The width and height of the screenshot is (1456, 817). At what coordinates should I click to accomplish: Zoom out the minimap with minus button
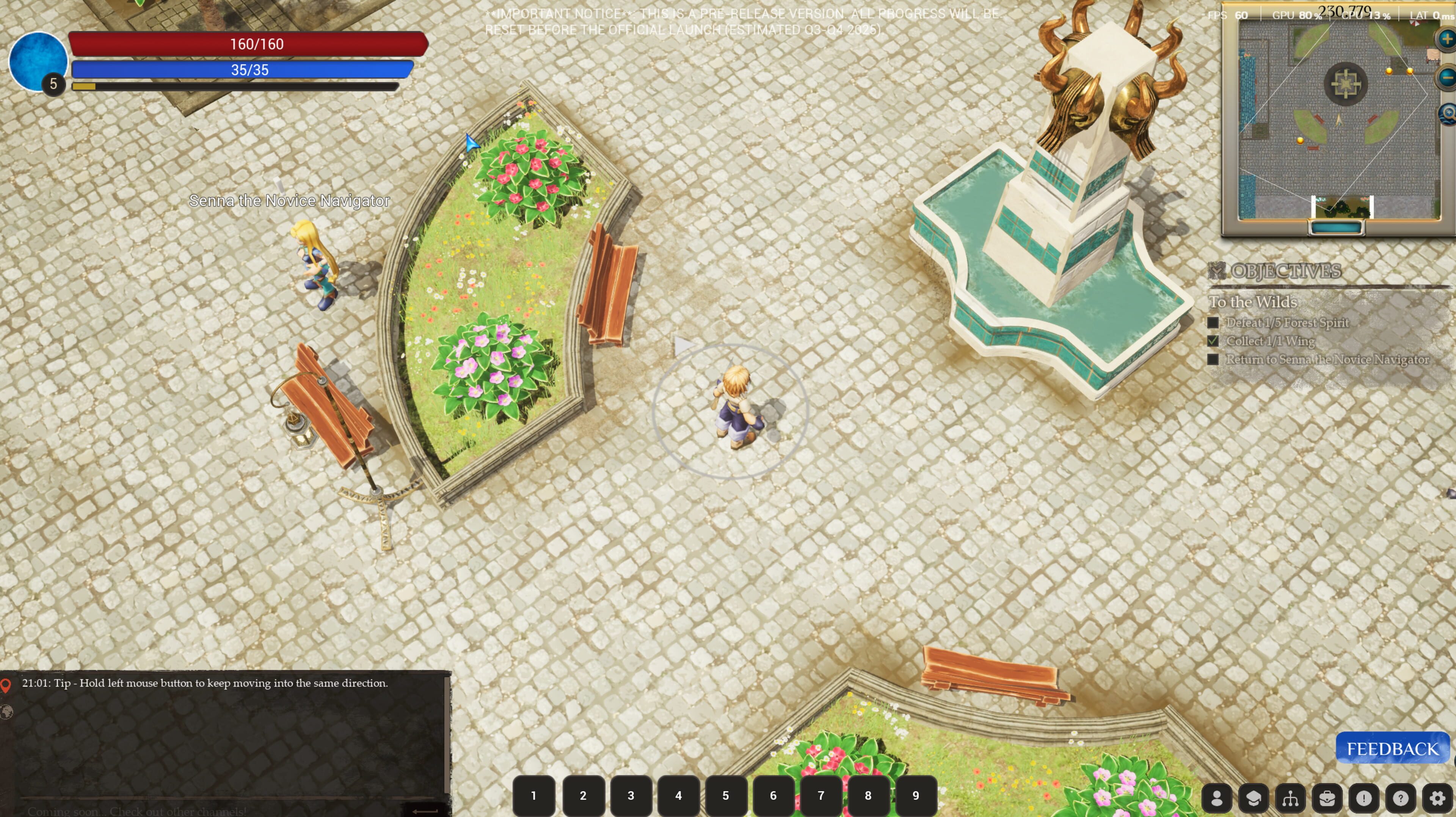coord(1447,77)
